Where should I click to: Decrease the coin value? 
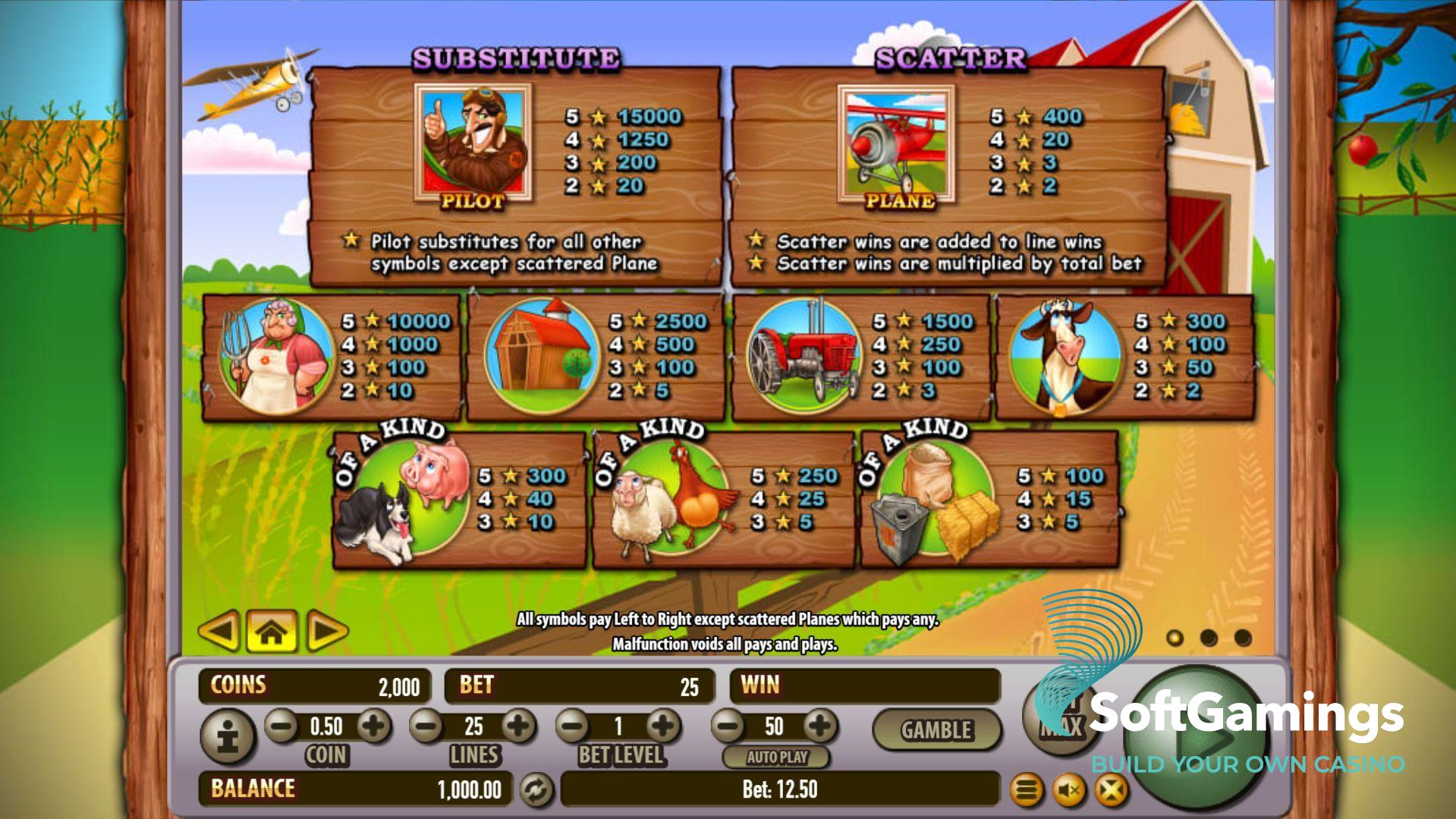tap(282, 726)
